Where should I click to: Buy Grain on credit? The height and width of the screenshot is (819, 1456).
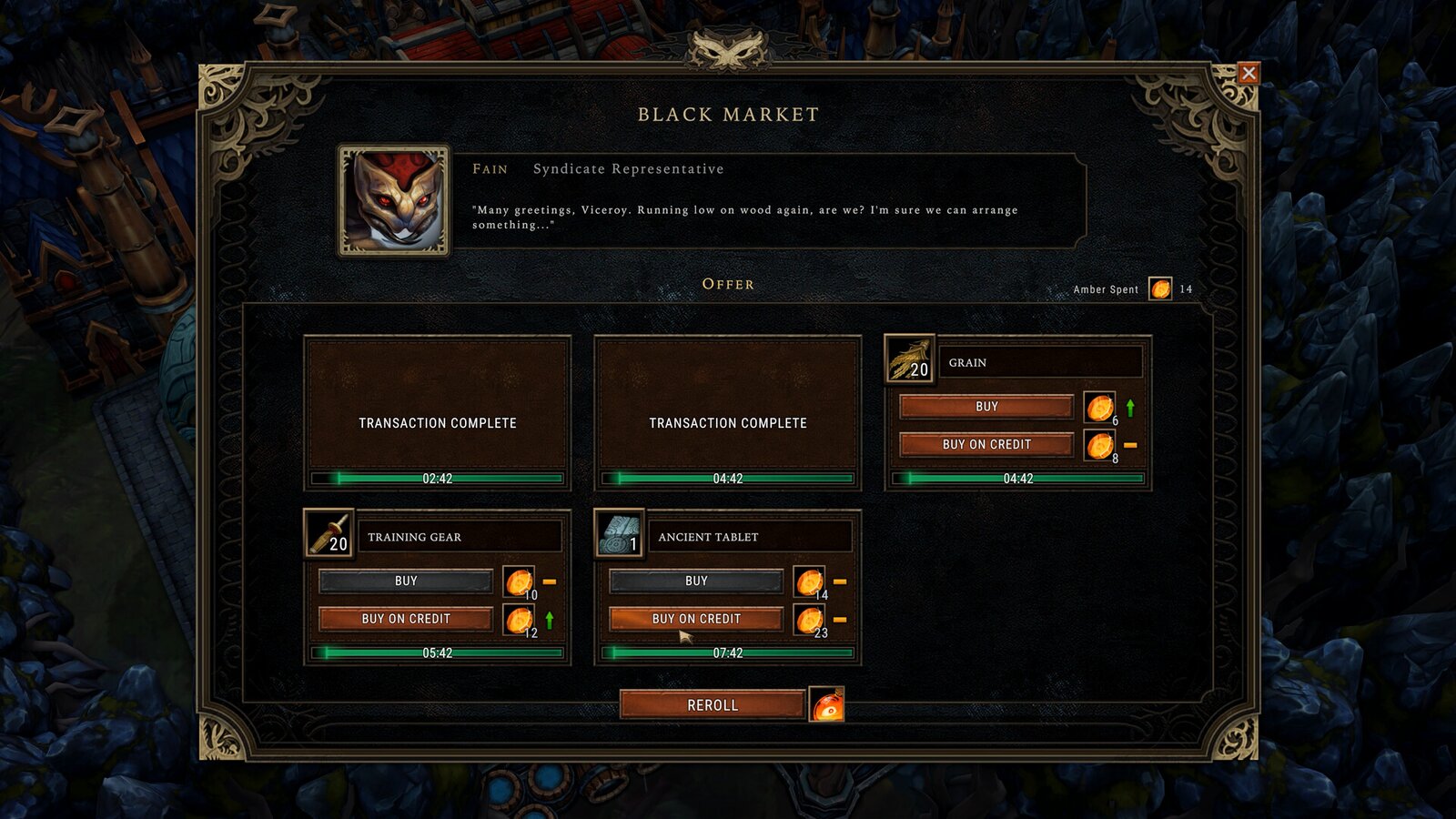coord(986,444)
